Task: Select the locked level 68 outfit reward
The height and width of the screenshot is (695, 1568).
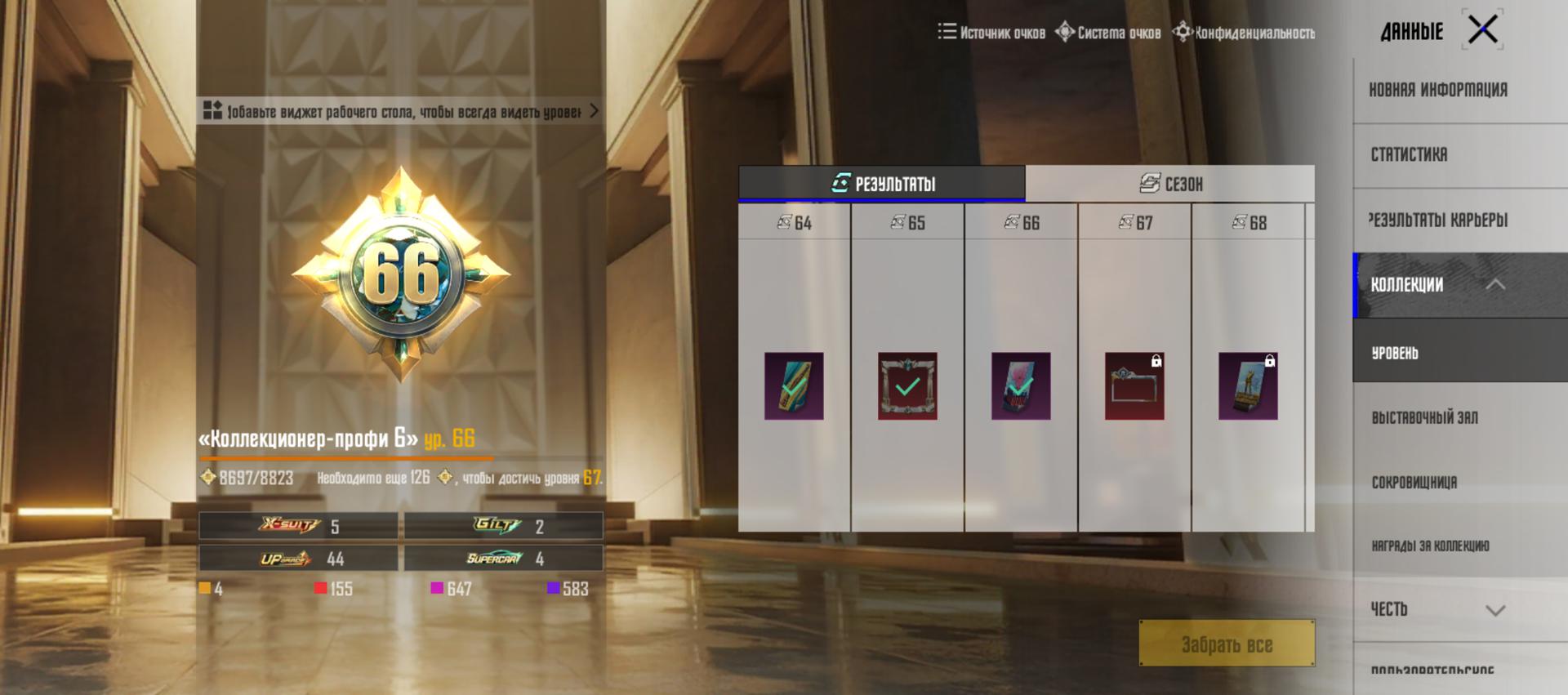Action: point(1248,386)
